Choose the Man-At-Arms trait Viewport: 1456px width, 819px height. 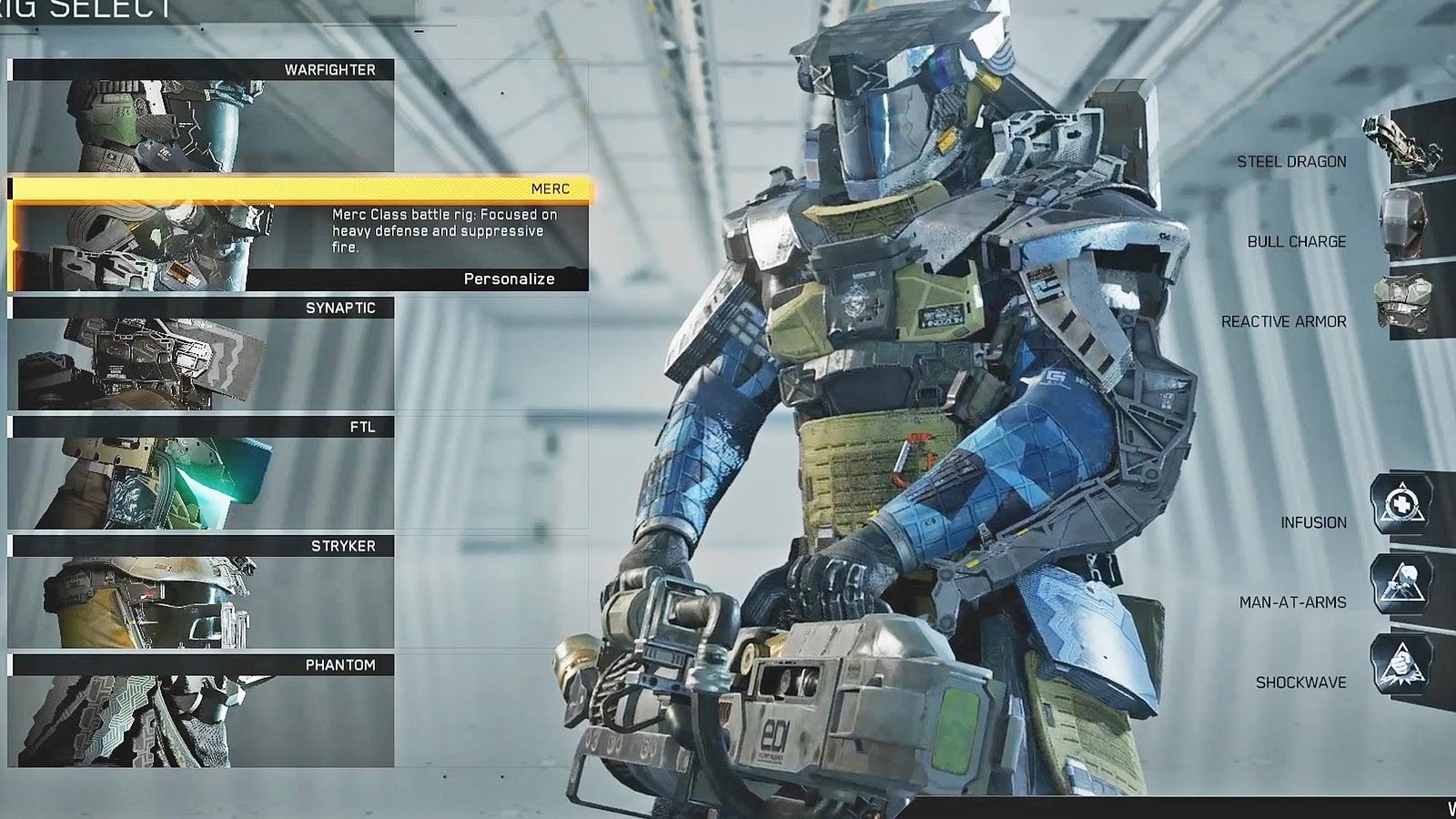coord(1401,584)
